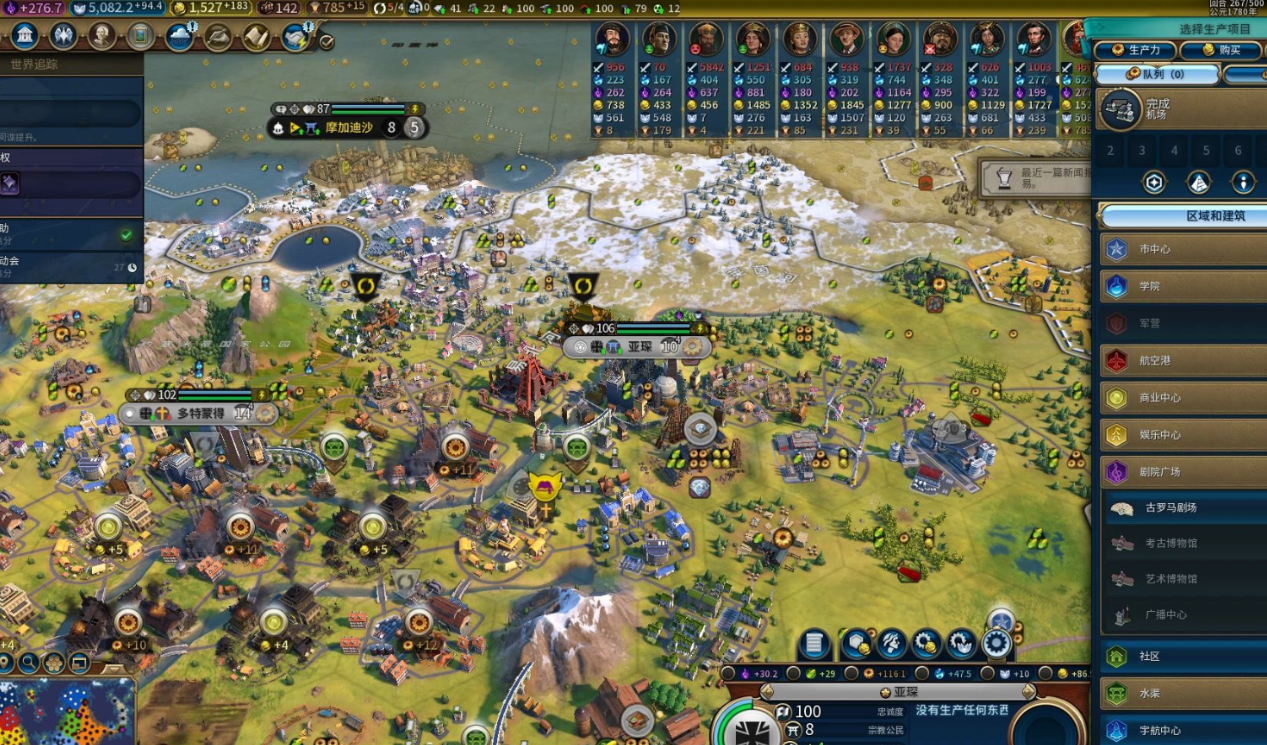Choose the 商业中心 commercial hub district
The image size is (1267, 745).
(1183, 397)
